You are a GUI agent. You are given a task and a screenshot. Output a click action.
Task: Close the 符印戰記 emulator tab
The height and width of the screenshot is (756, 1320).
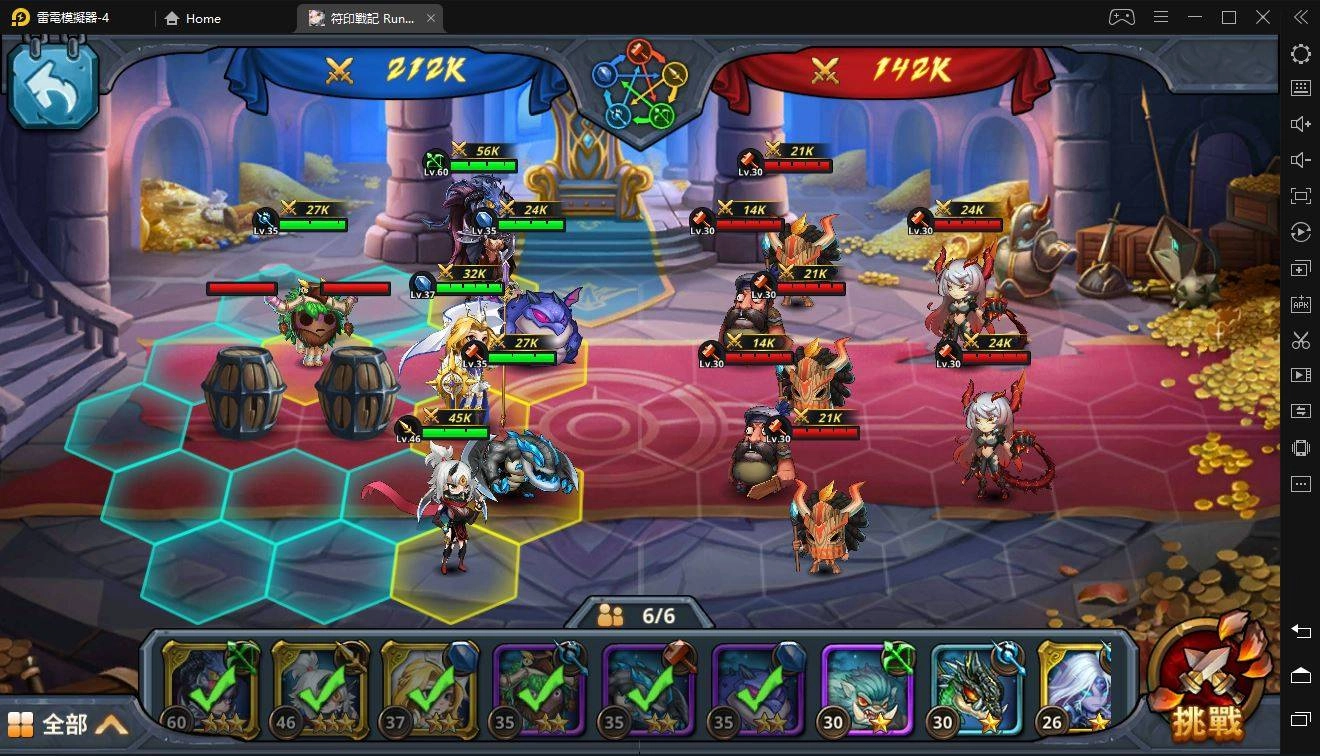431,18
